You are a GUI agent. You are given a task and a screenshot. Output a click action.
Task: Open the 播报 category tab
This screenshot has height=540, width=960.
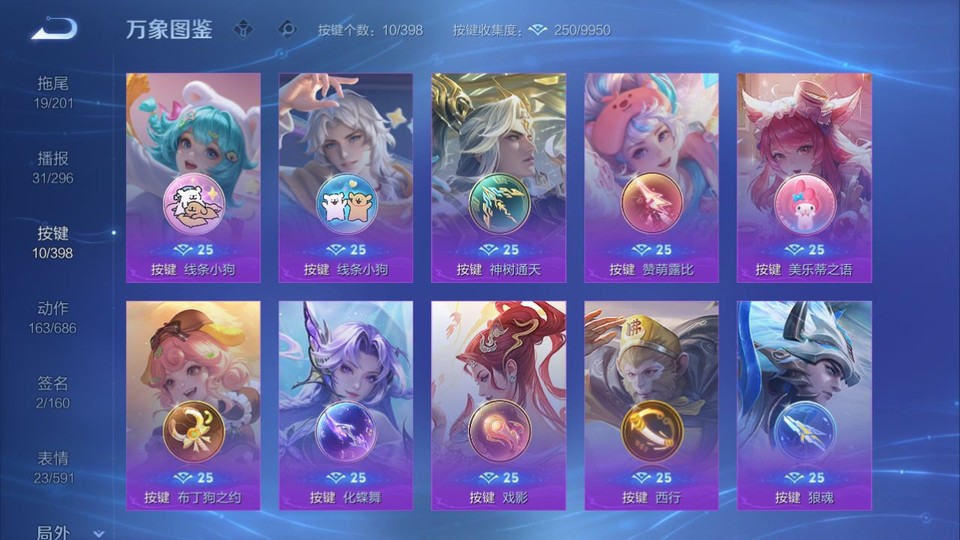pyautogui.click(x=53, y=167)
